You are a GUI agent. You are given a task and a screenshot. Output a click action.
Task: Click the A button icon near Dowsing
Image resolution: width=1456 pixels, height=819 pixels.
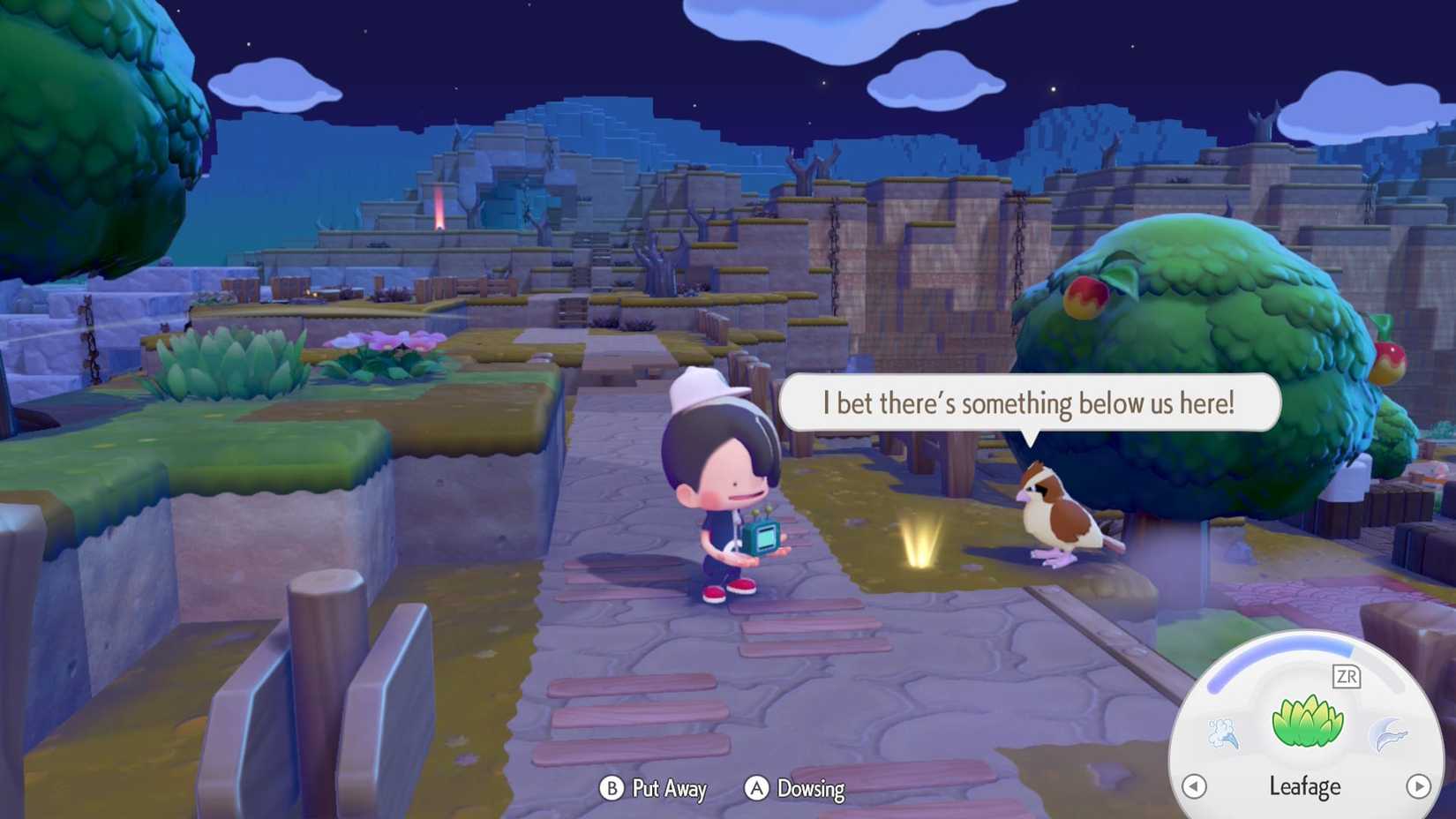(756, 789)
